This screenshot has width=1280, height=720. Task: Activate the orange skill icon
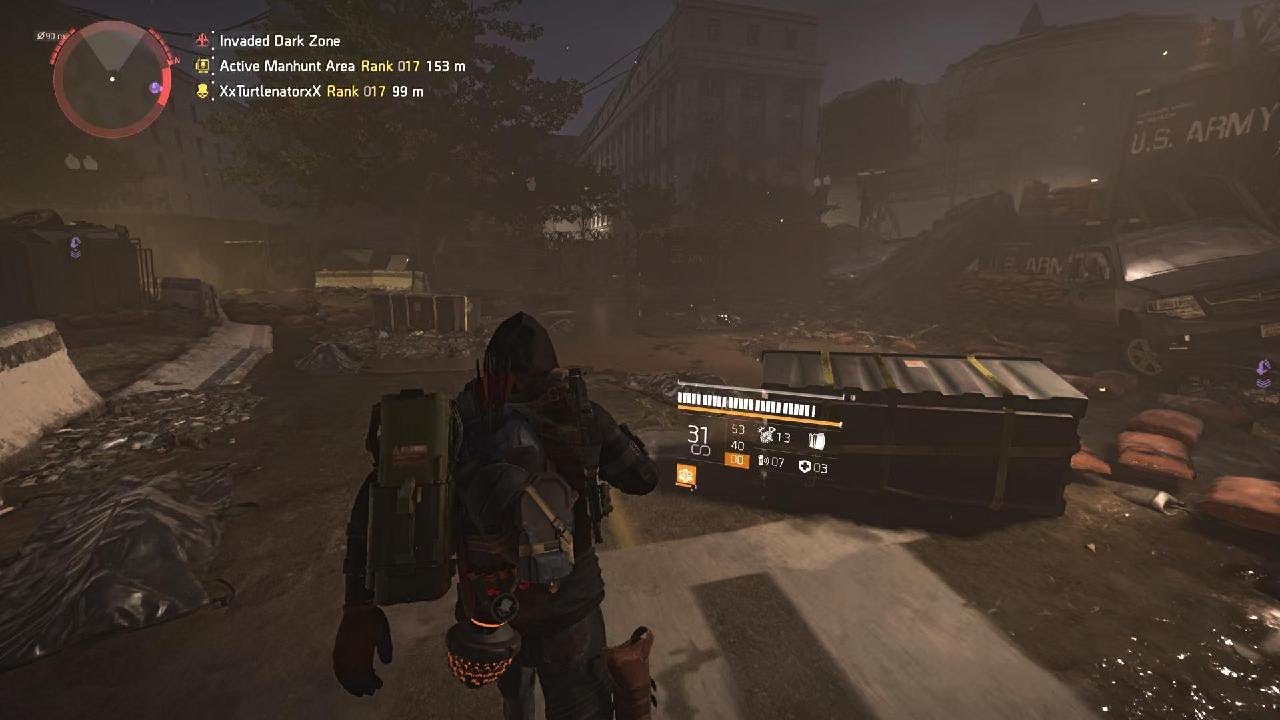coord(686,476)
